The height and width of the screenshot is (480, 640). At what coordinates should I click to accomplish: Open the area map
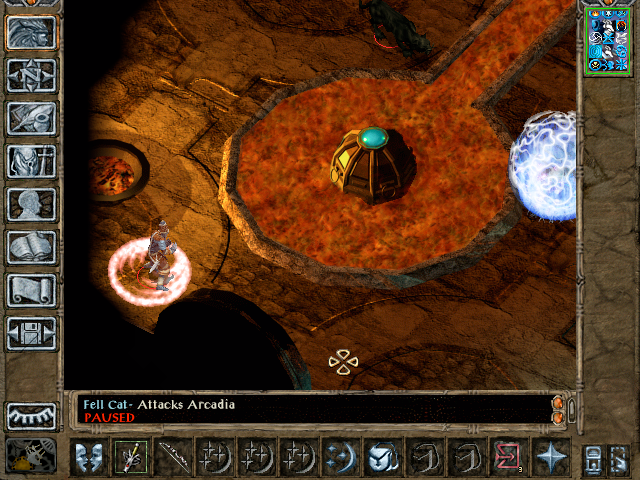31,76
